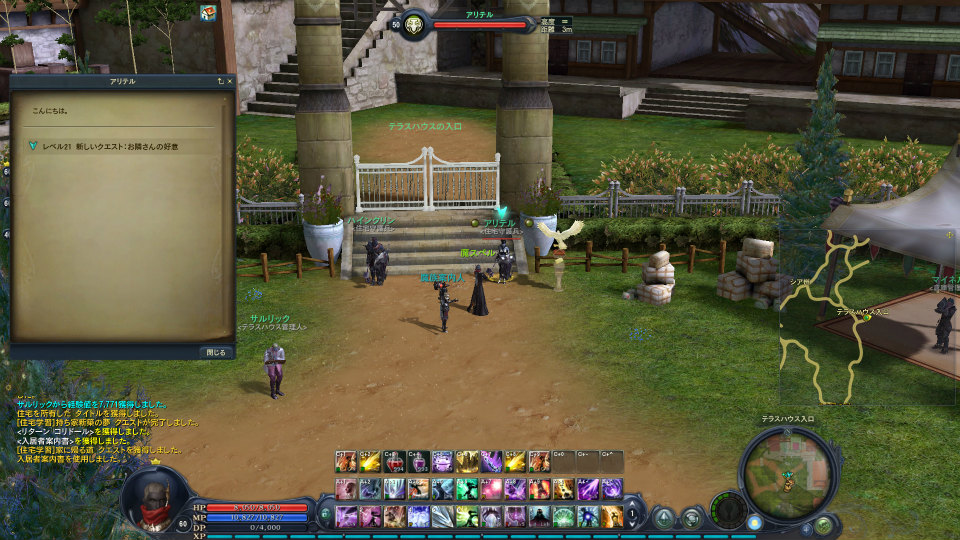Open the second round menu button right of hotbar
The width and height of the screenshot is (960, 540).
(x=691, y=517)
